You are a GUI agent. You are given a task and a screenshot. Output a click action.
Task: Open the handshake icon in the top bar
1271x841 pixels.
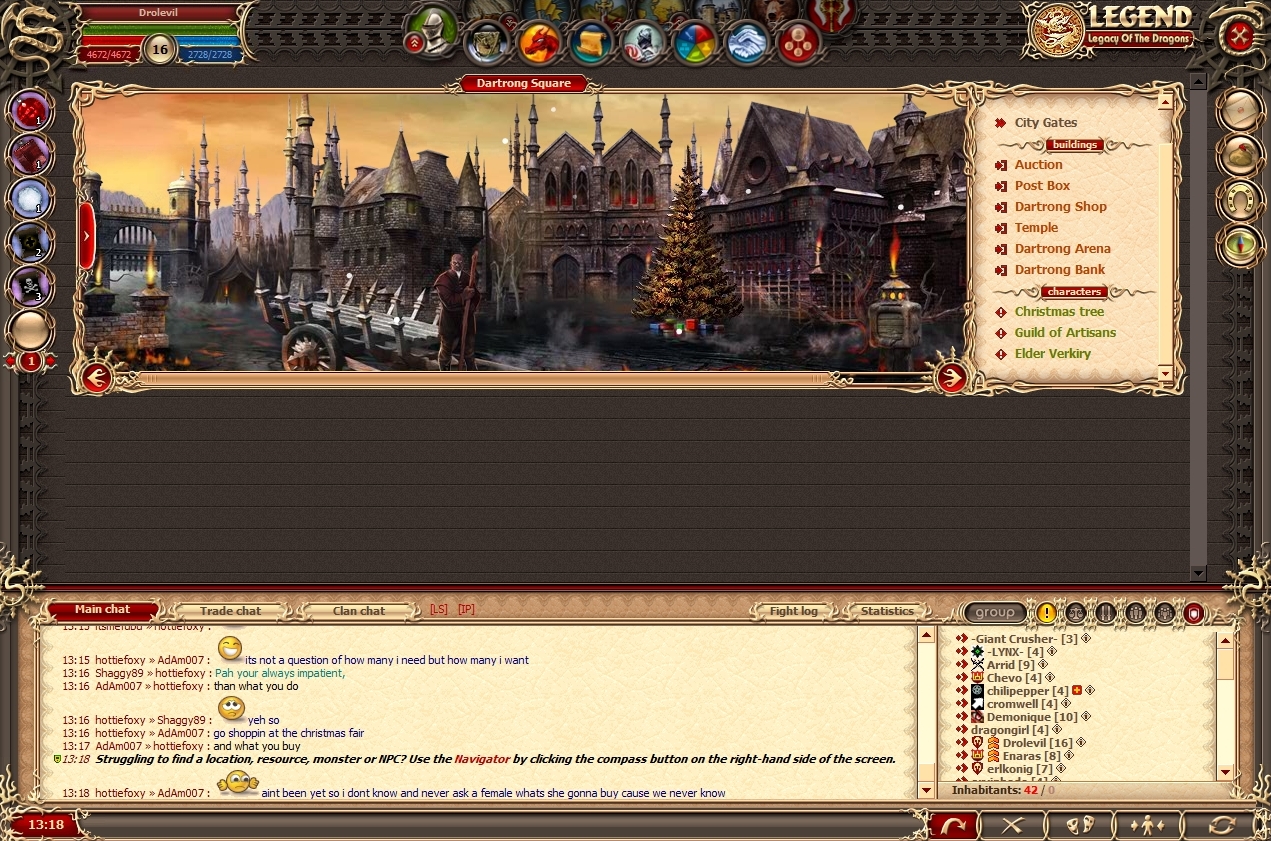[x=747, y=43]
